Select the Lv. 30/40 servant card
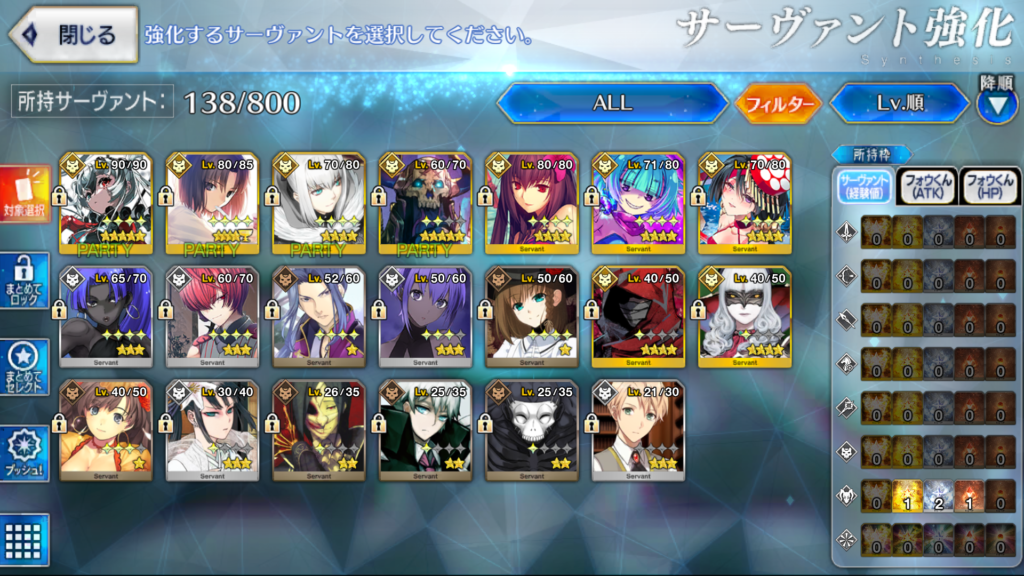The image size is (1024, 576). point(212,430)
